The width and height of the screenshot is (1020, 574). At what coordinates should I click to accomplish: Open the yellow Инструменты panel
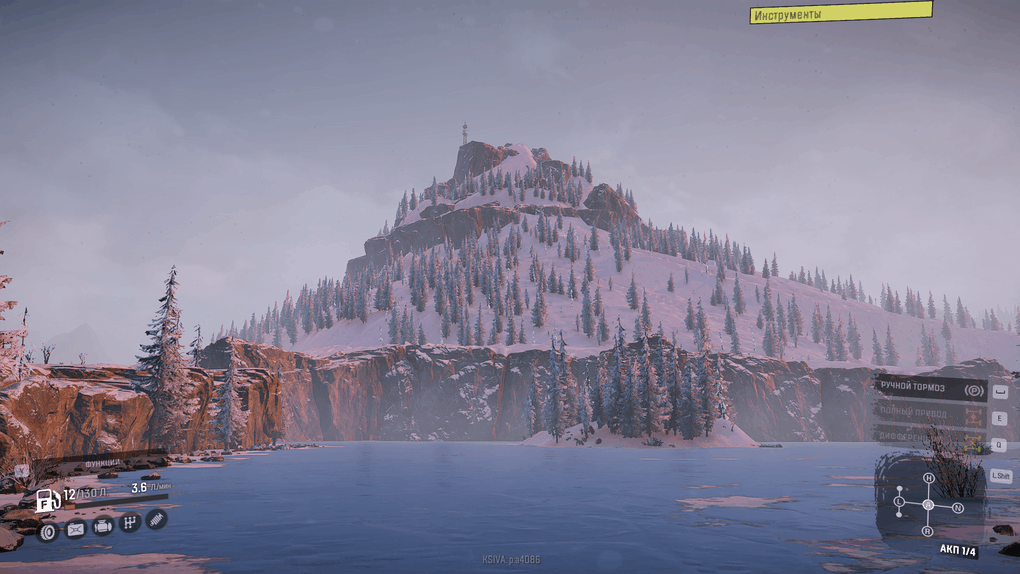[x=840, y=13]
